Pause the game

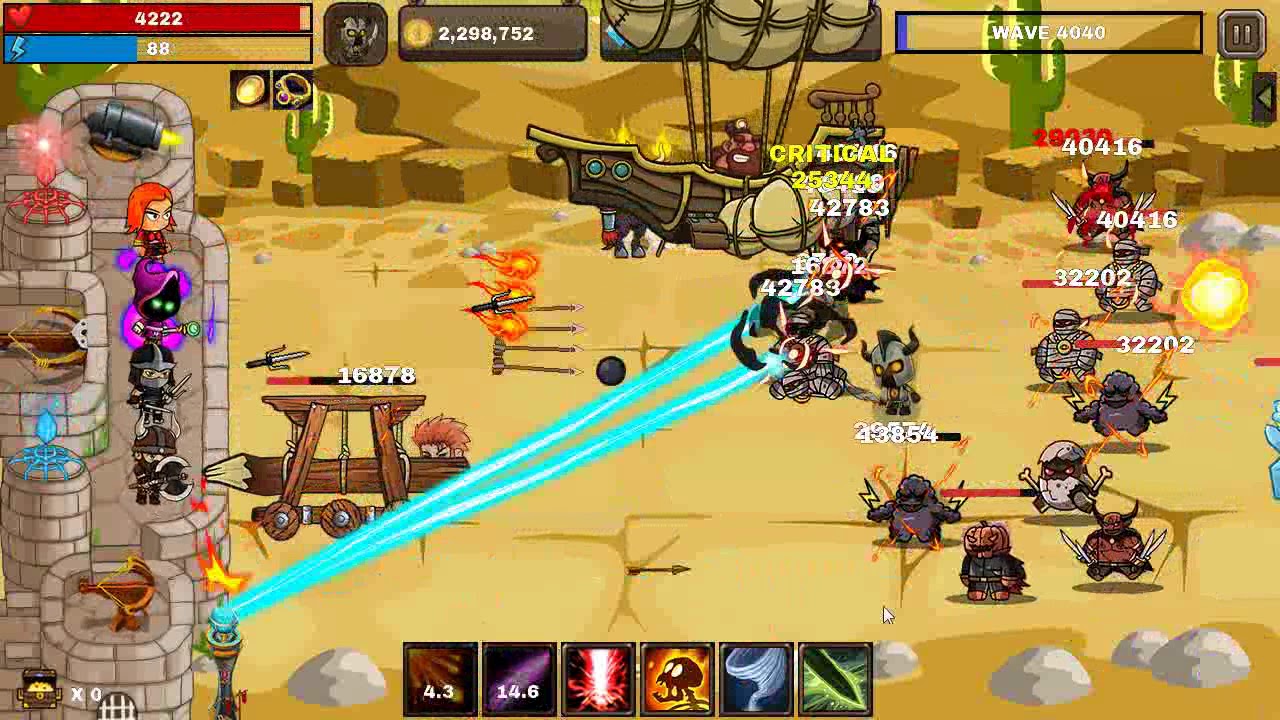pyautogui.click(x=1241, y=34)
